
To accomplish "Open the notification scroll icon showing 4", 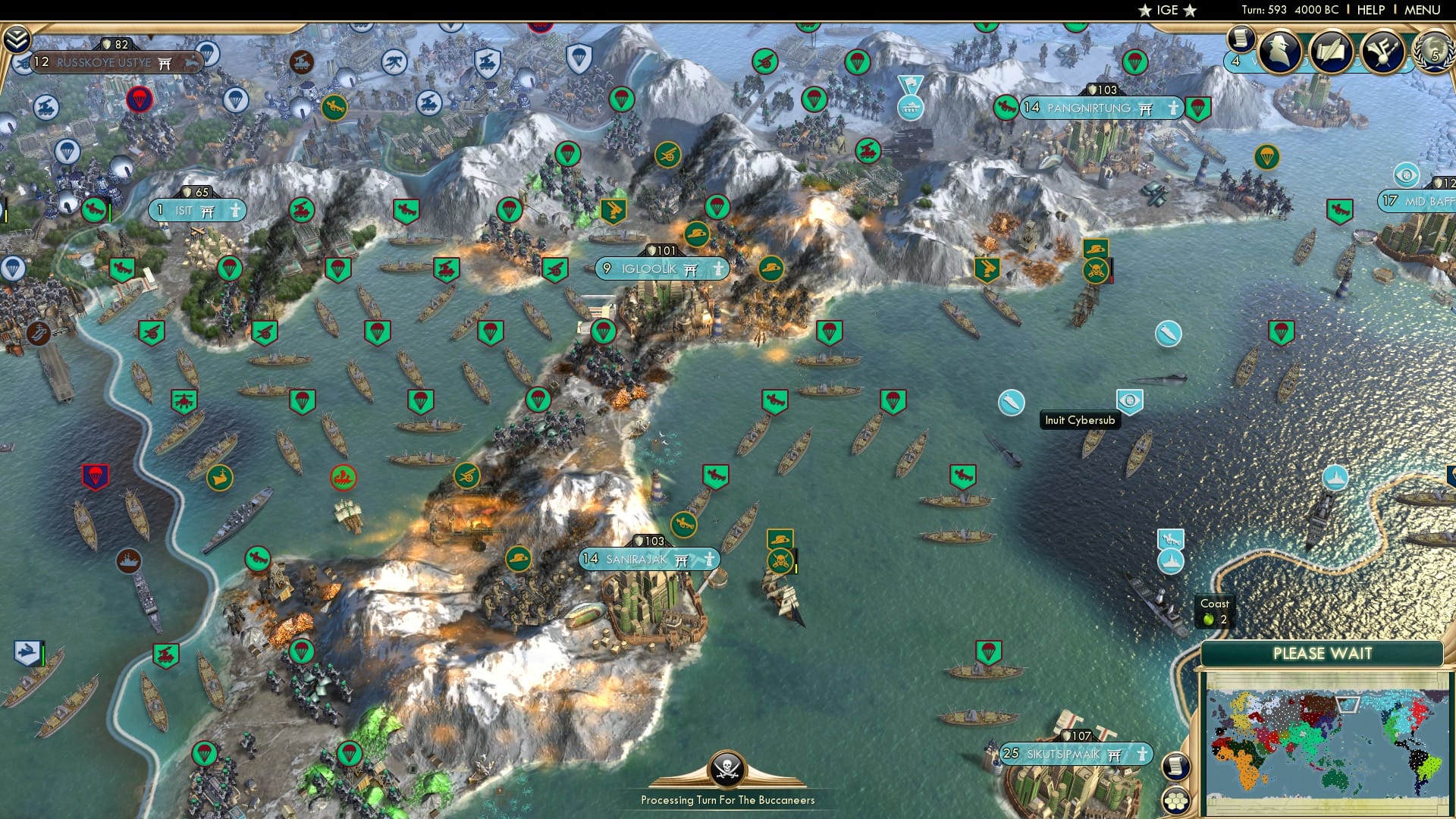I will [x=1241, y=38].
